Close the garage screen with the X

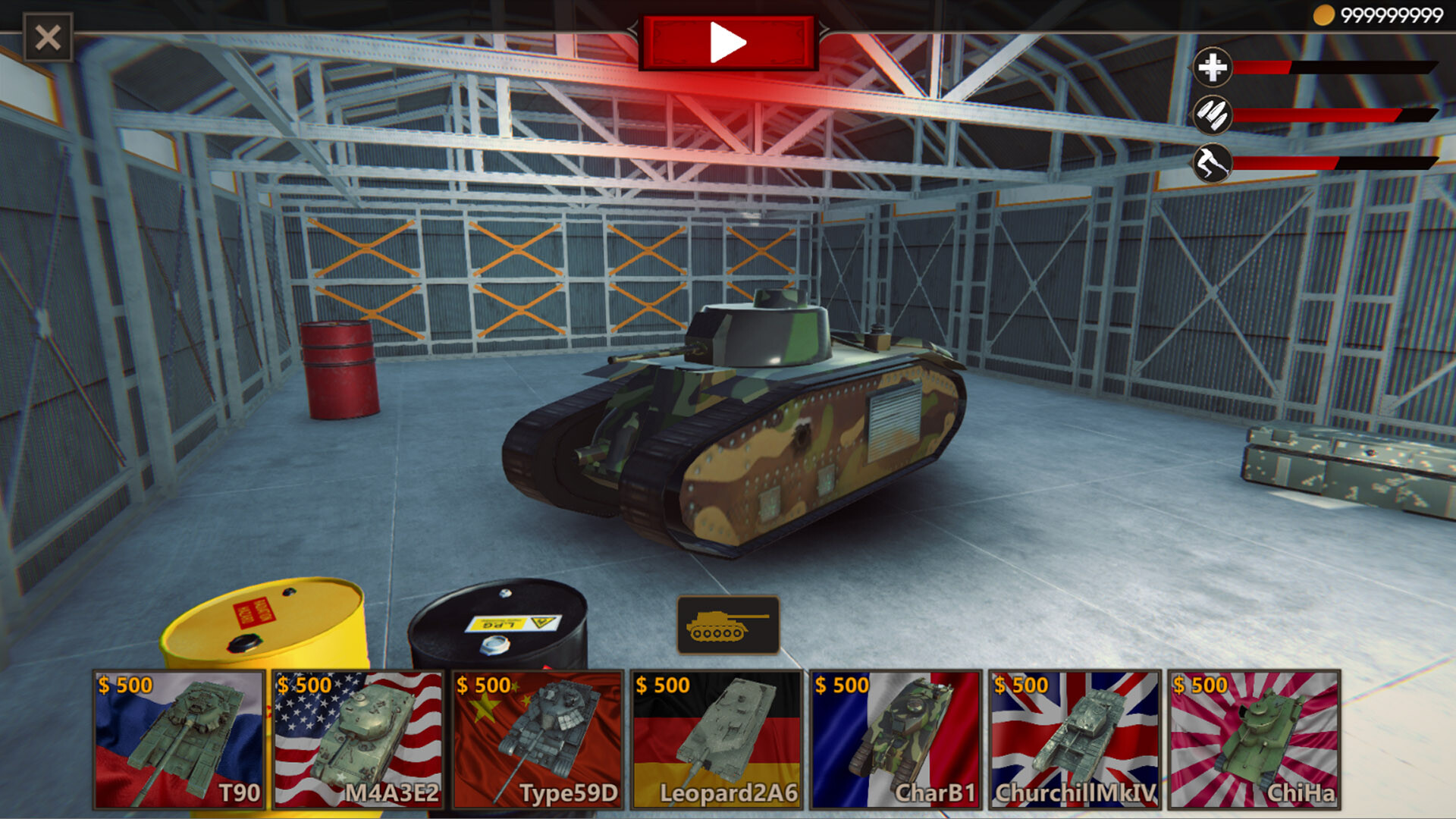pos(46,35)
